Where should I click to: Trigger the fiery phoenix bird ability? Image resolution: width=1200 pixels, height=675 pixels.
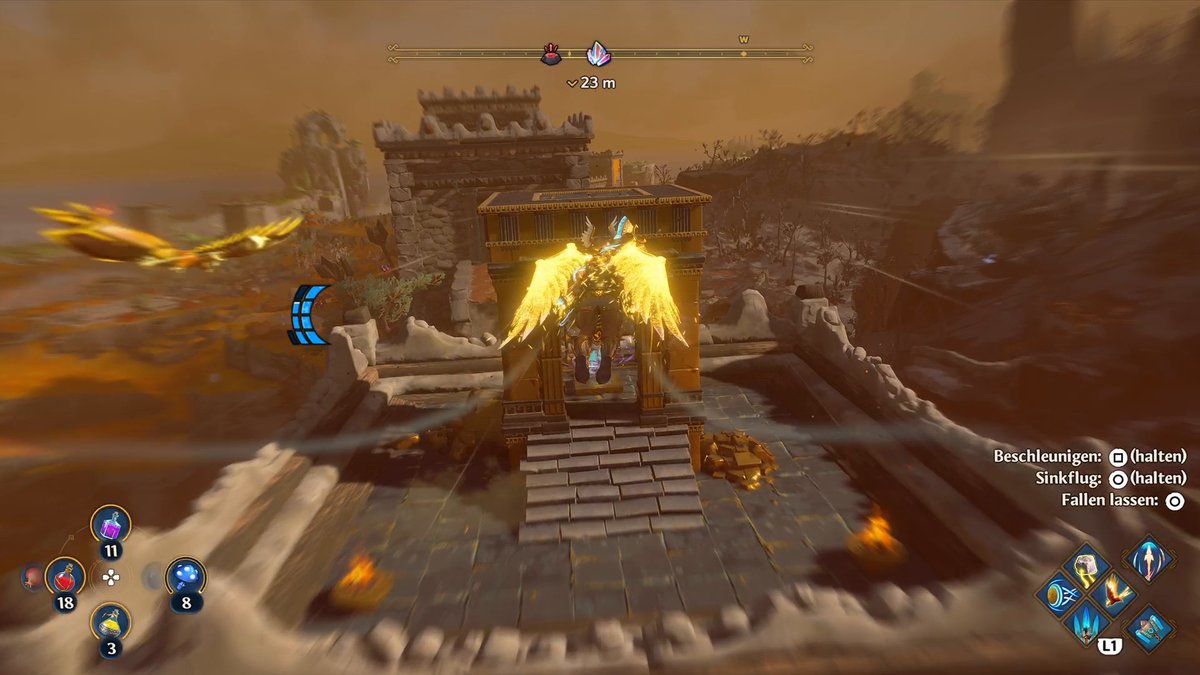coord(1114,593)
